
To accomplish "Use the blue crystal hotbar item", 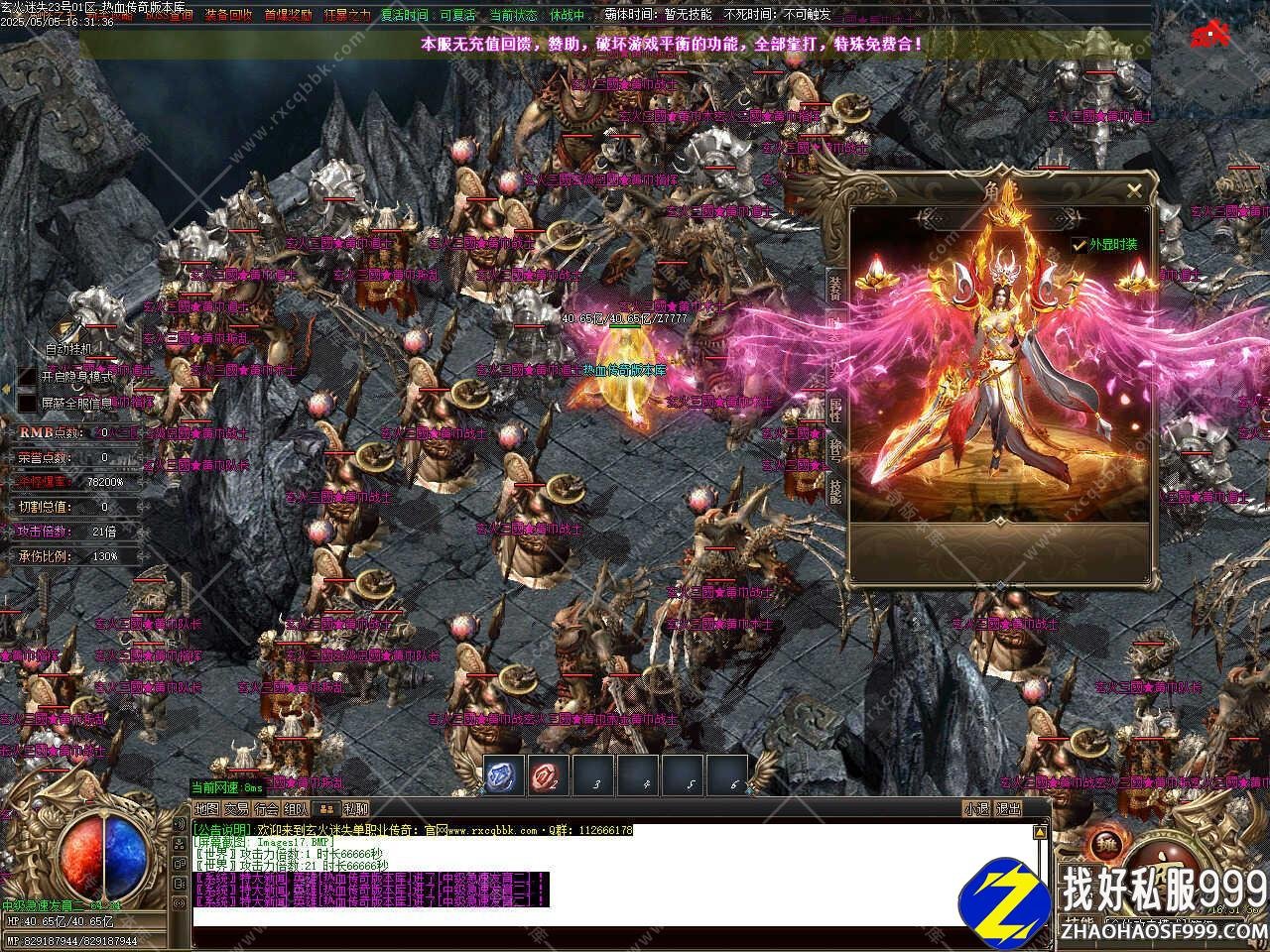I will tap(504, 775).
